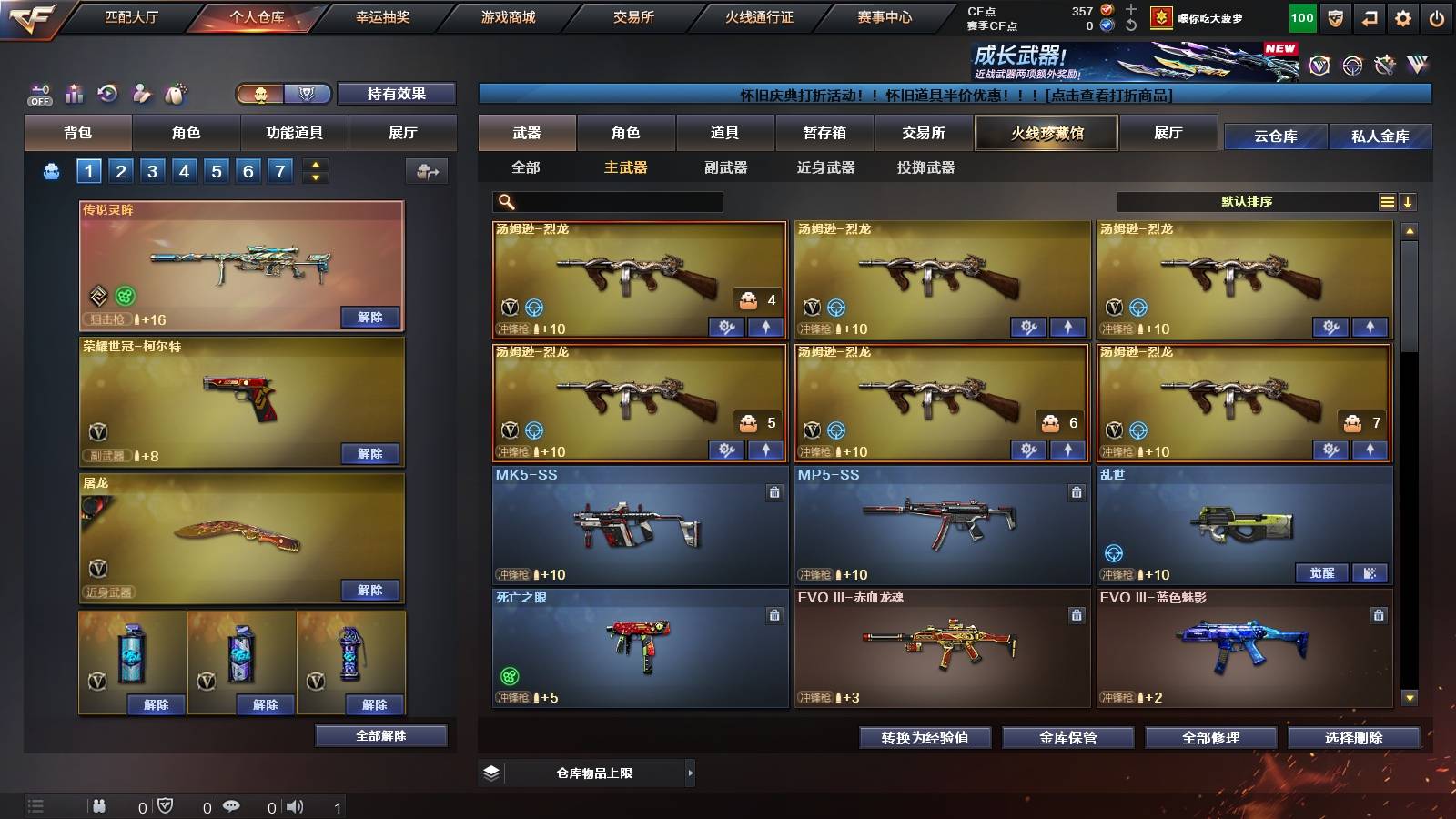Click list view icon beside 默认排序
This screenshot has width=1456, height=819.
point(1386,201)
